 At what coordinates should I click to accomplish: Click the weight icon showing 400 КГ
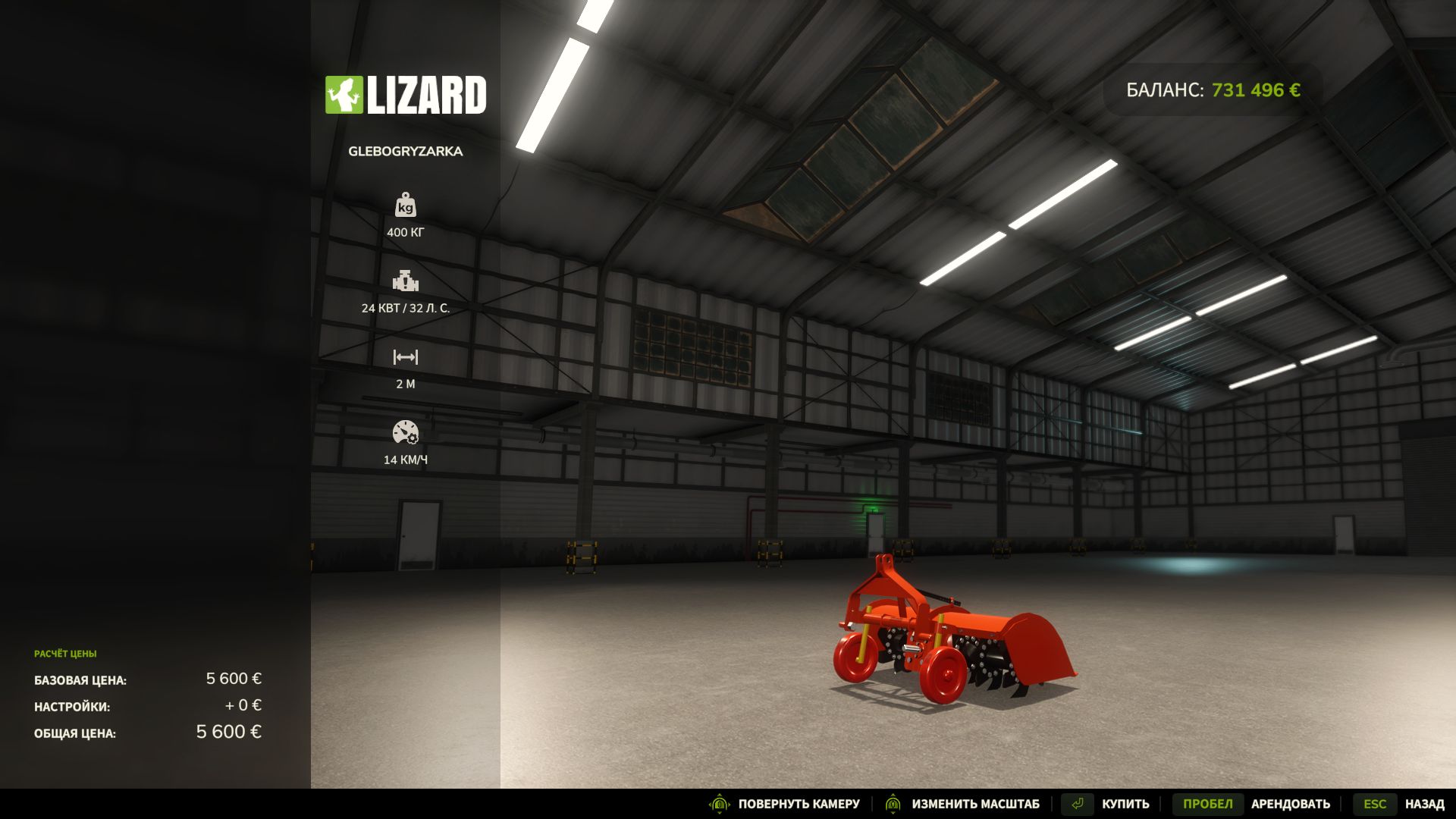pos(404,206)
